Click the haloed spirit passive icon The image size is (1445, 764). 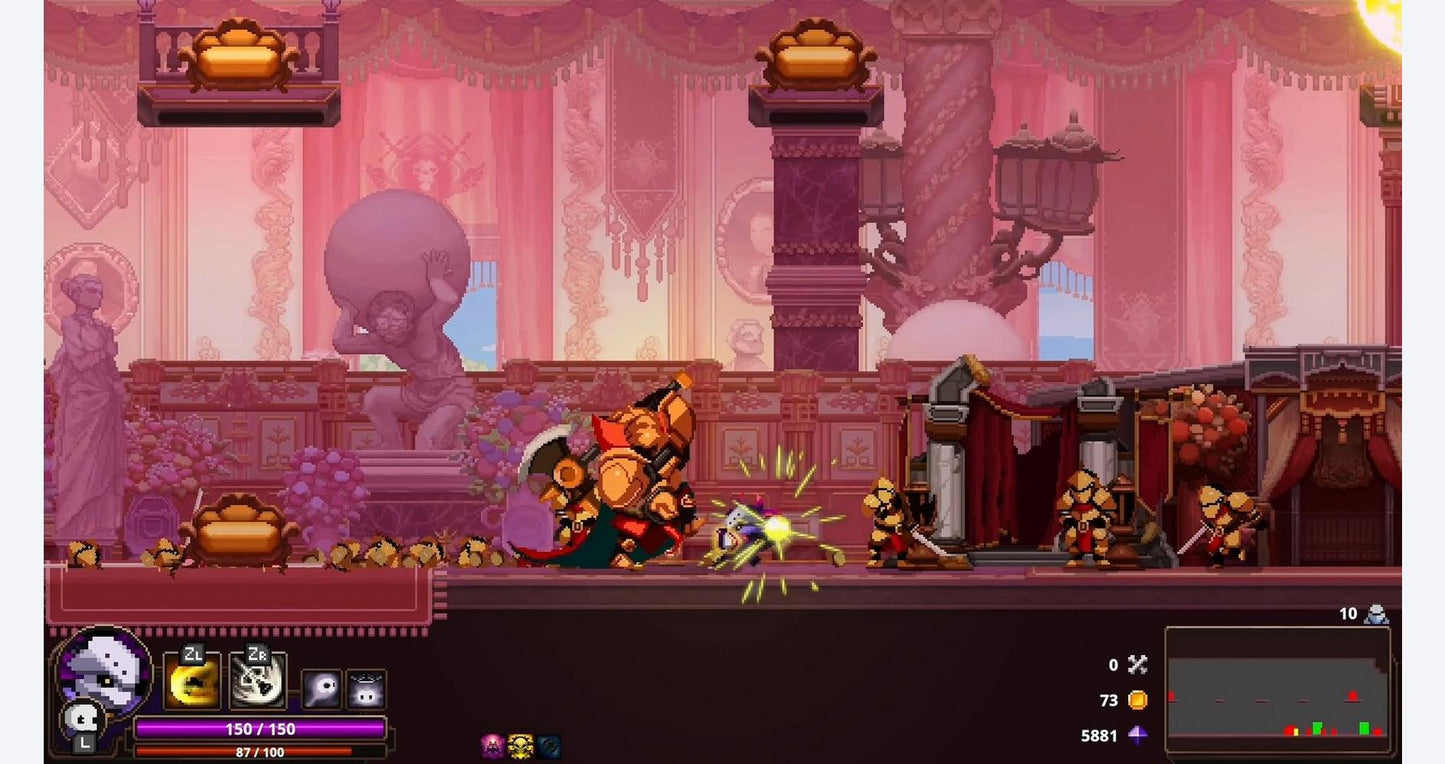(x=366, y=690)
